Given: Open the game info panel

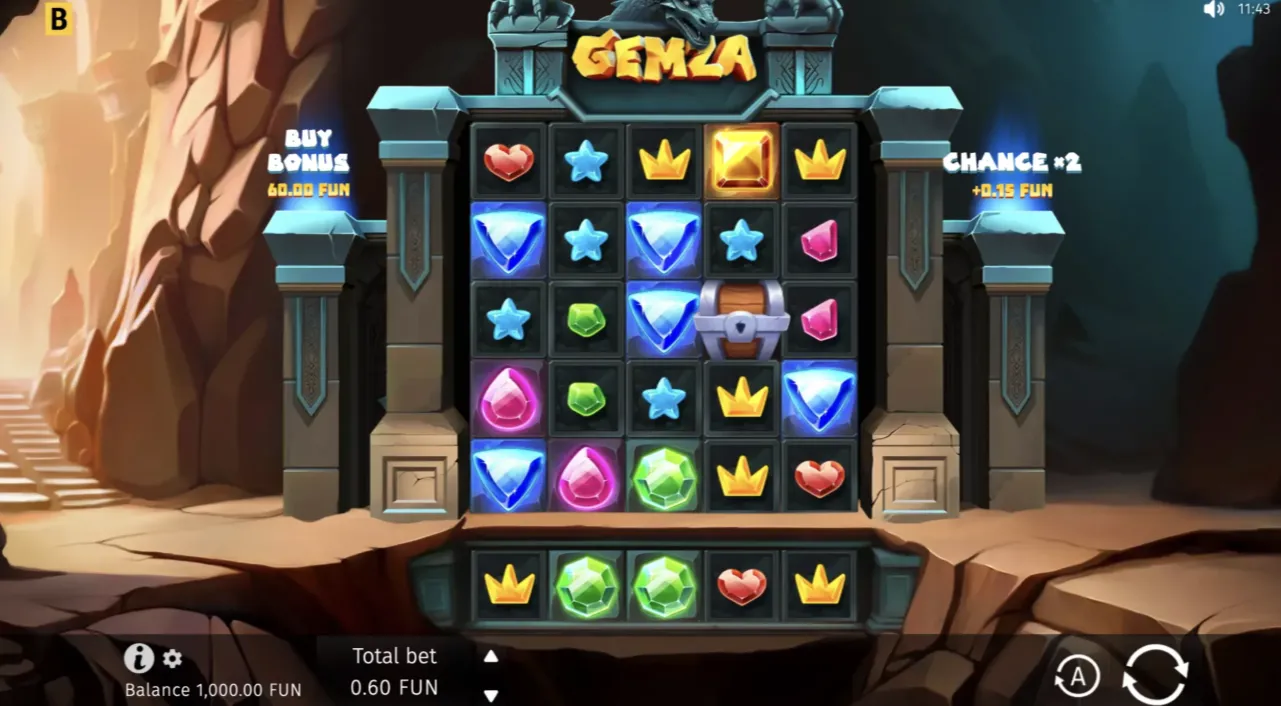Looking at the screenshot, I should tap(138, 658).
